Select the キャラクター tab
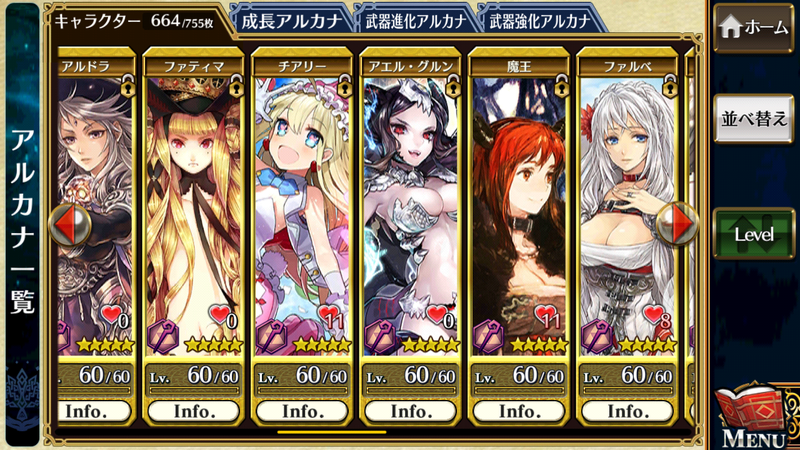This screenshot has width=800, height=450. [x=135, y=19]
